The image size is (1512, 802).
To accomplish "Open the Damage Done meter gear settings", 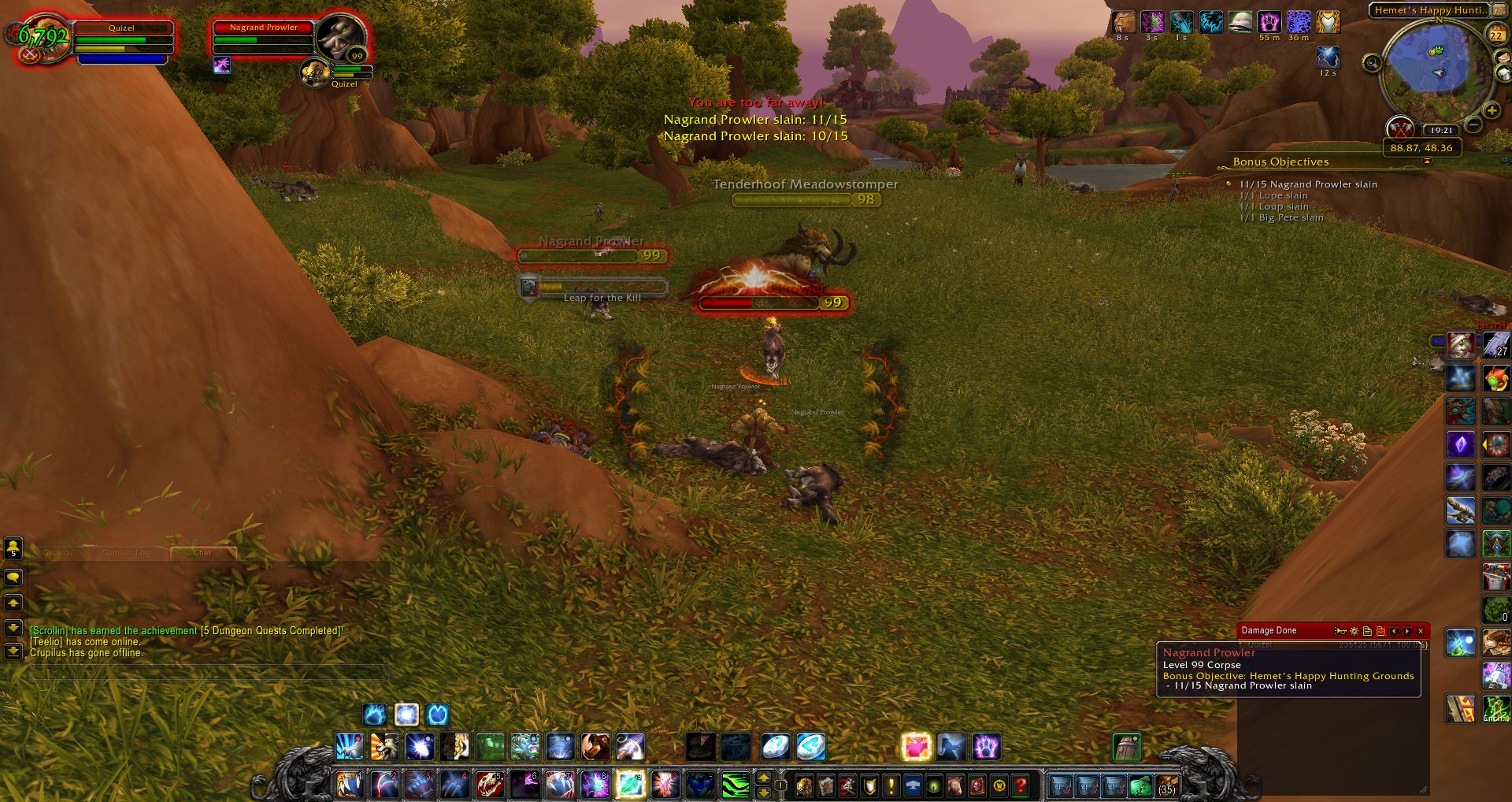I will (x=1354, y=631).
